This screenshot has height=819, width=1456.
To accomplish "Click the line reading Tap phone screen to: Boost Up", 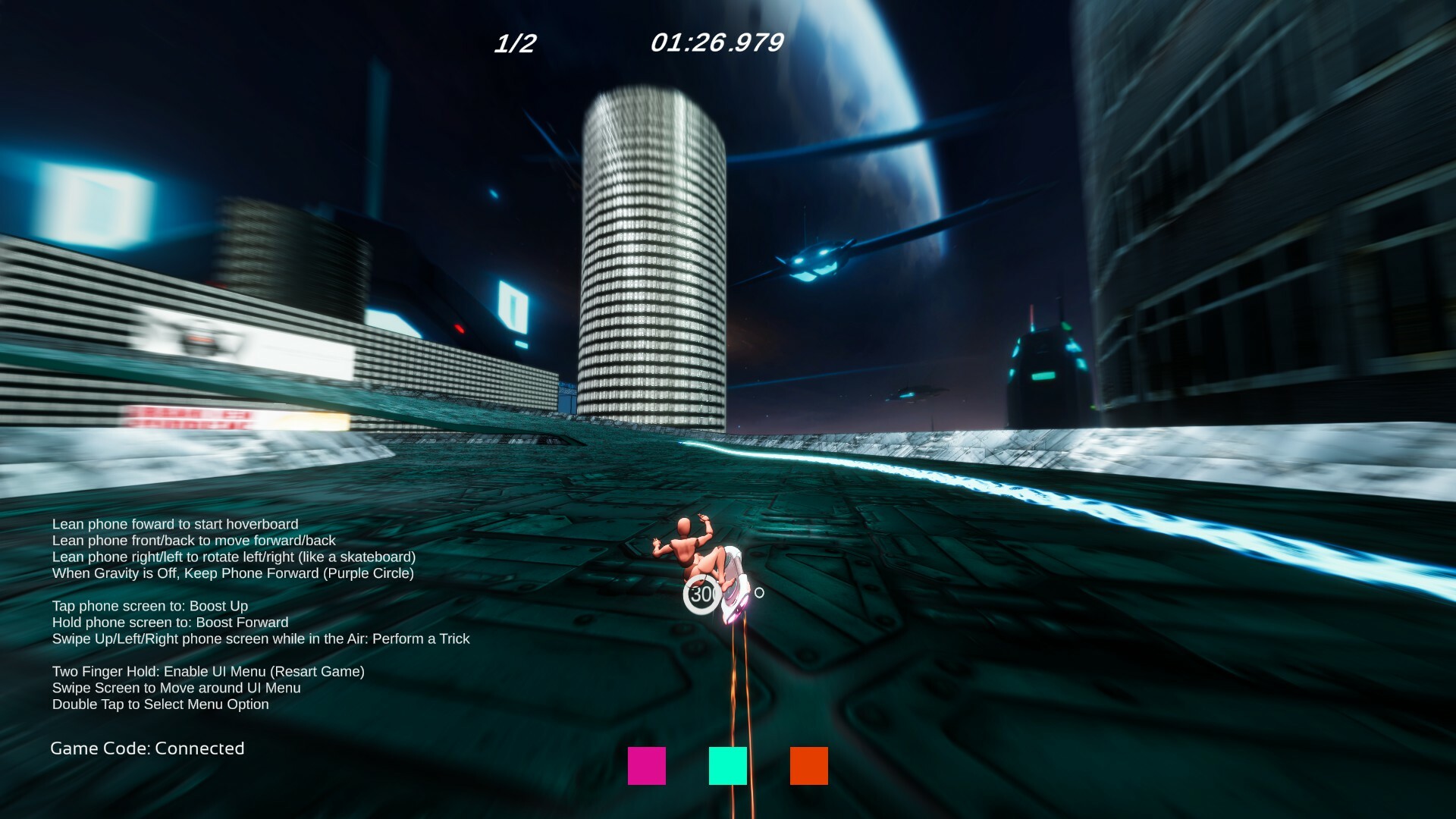I will pos(150,606).
